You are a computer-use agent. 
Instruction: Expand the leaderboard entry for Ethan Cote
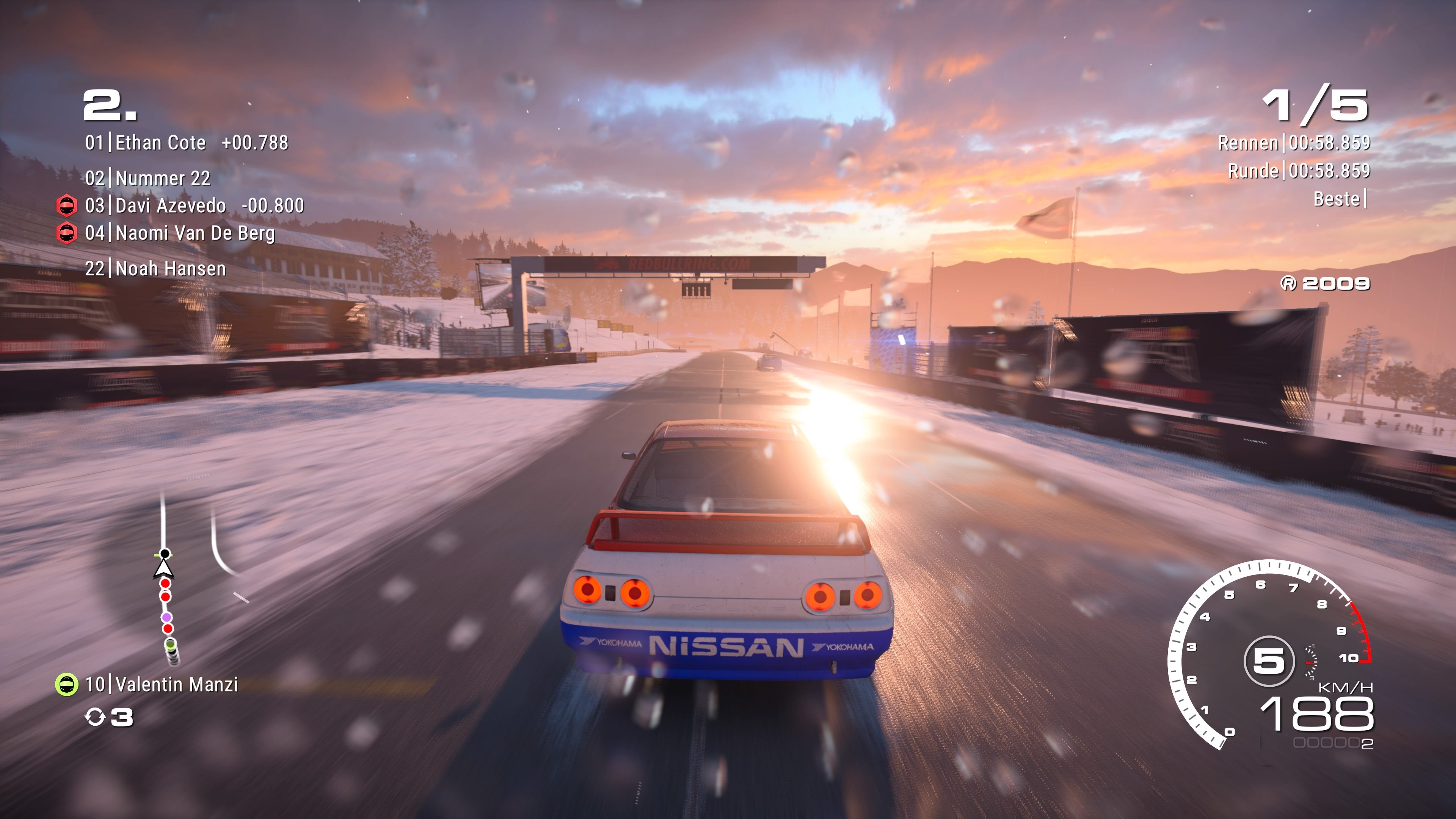click(160, 143)
